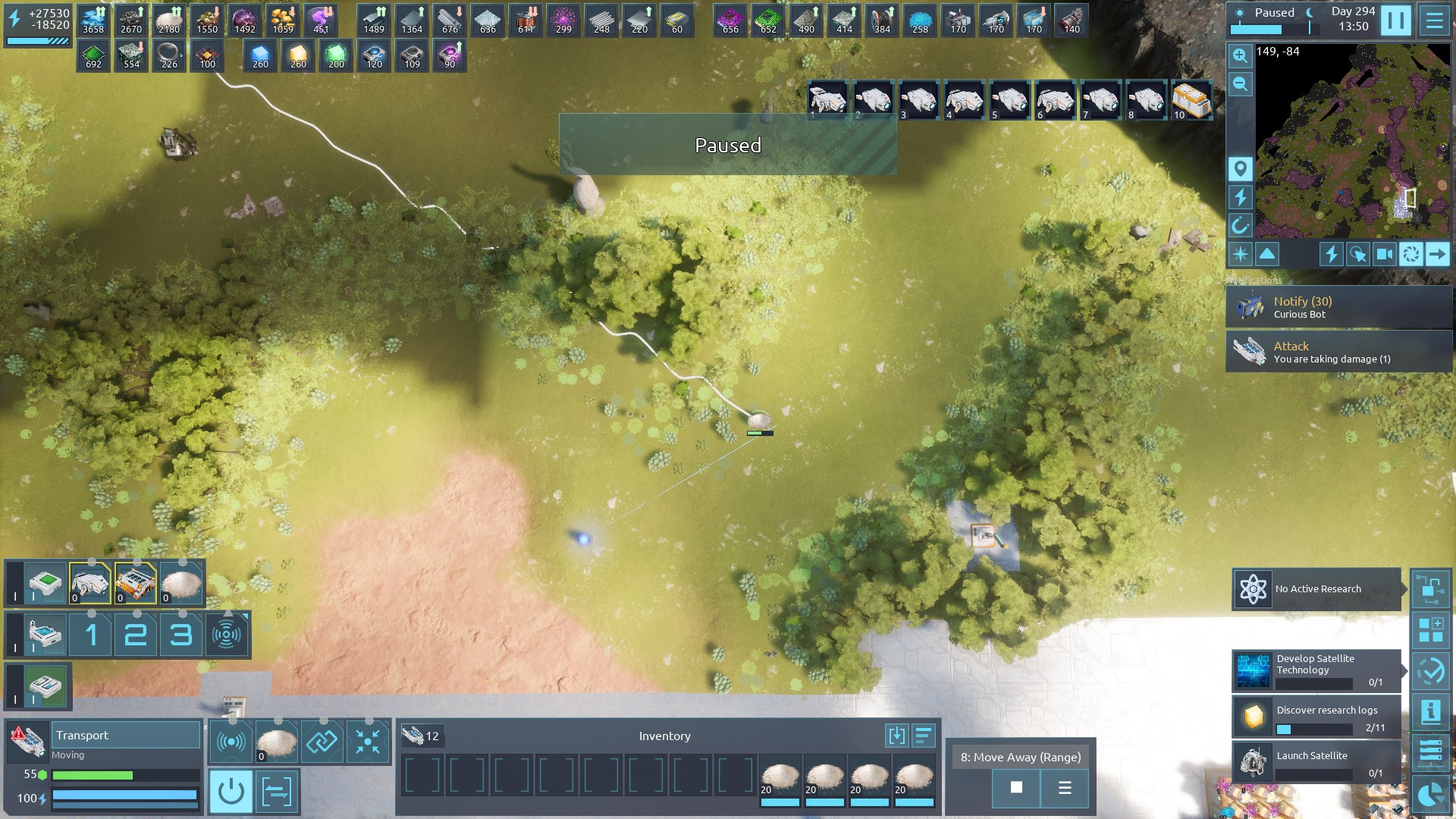Select Develop Satellite Technology objective
Screen dimensions: 1456x819
1316,670
